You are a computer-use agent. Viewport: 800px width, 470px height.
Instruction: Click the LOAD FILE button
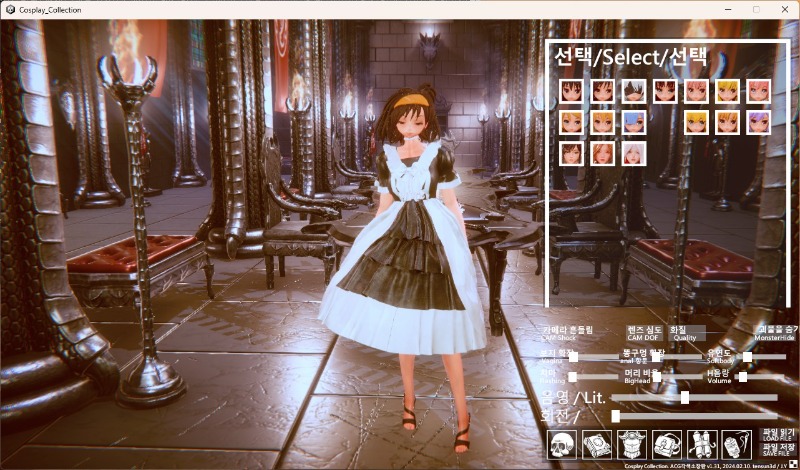[776, 436]
